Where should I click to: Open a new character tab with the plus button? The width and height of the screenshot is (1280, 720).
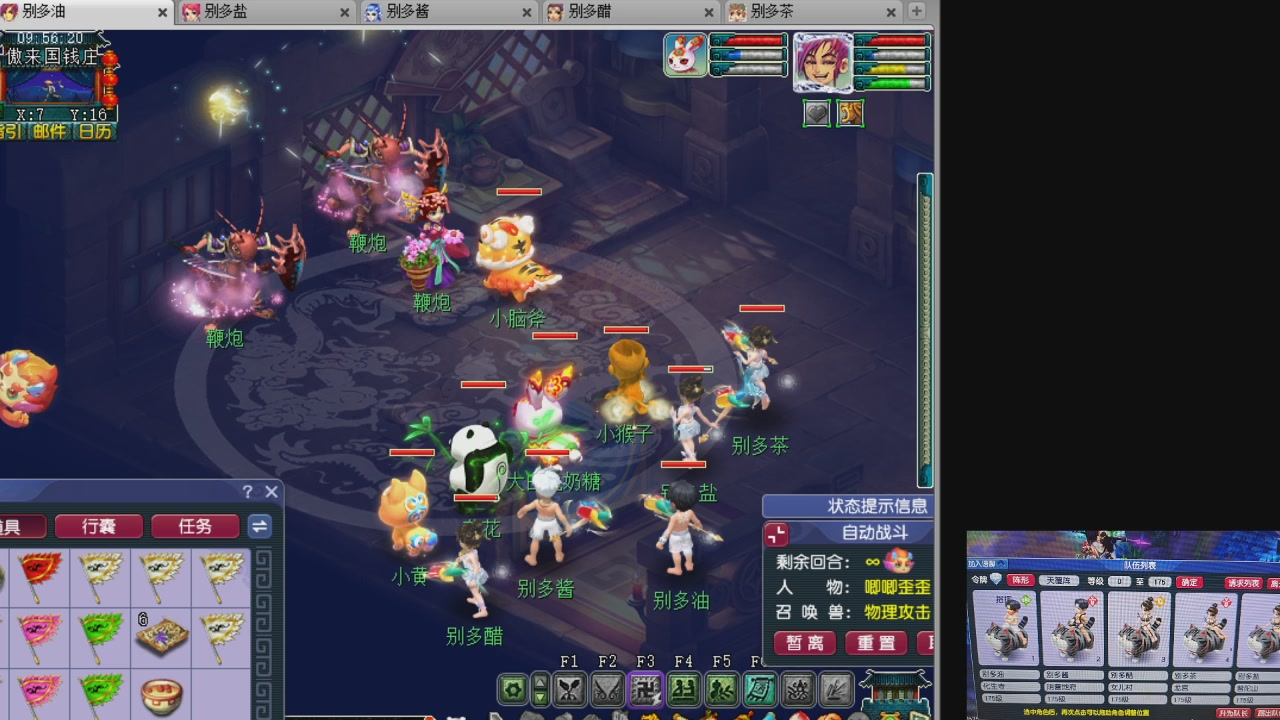coord(916,13)
